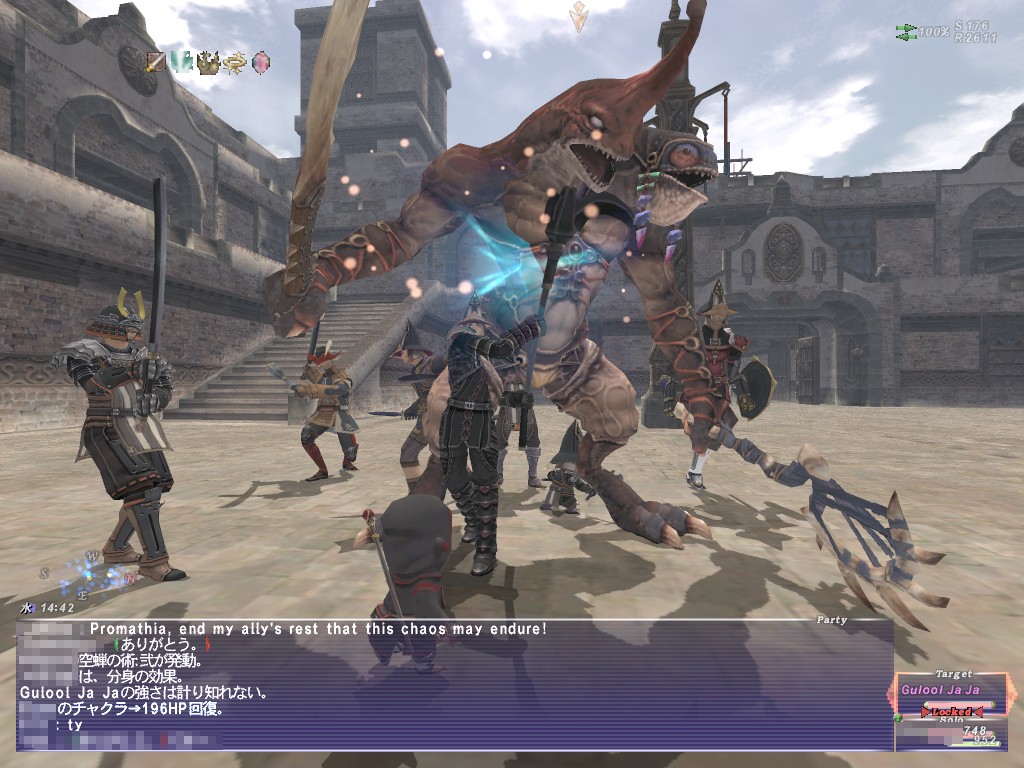Select the pink crystal status effect icon
This screenshot has height=768, width=1024.
pyautogui.click(x=260, y=62)
